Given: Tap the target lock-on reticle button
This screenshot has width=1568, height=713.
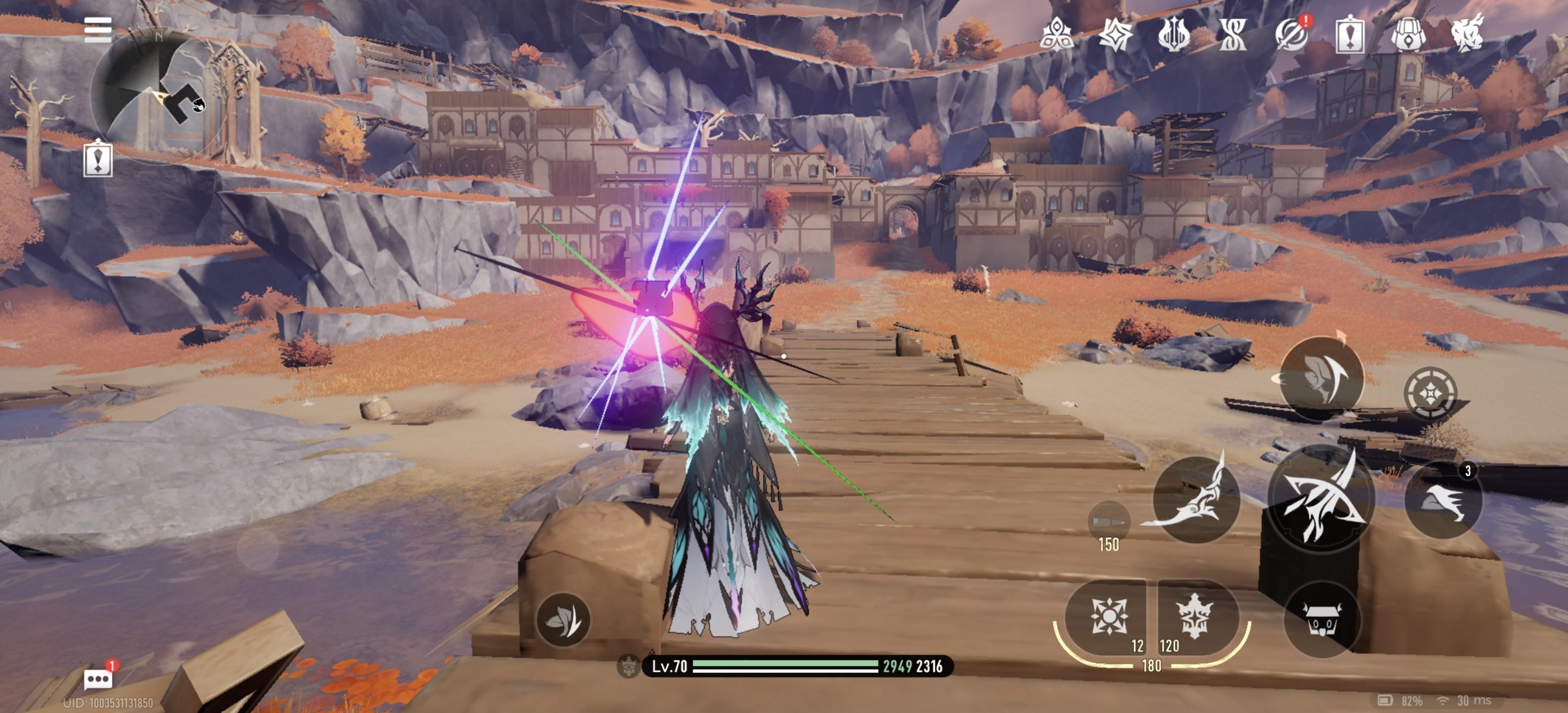Looking at the screenshot, I should click(1430, 393).
